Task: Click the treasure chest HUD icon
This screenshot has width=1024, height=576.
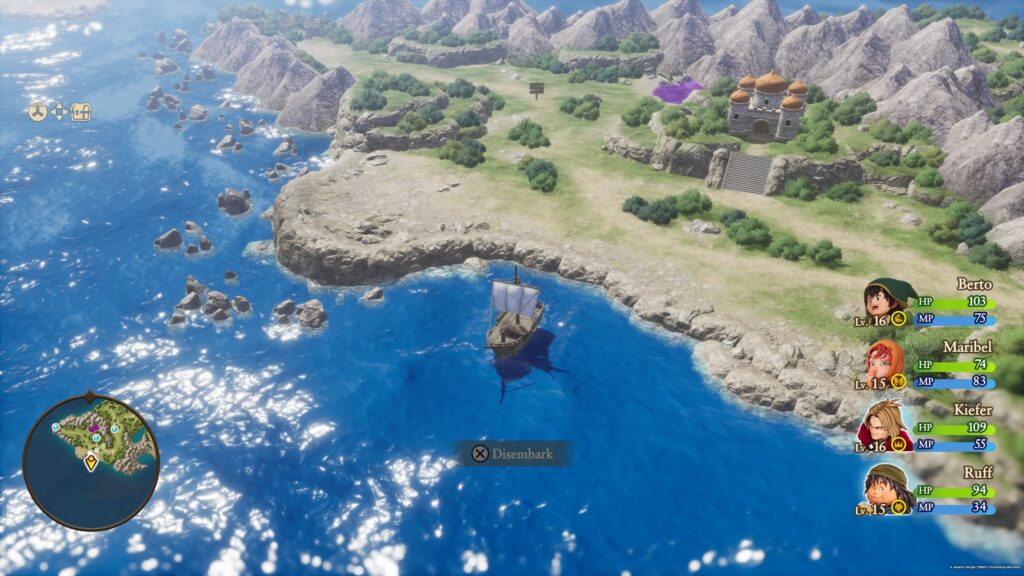Action: tap(82, 112)
